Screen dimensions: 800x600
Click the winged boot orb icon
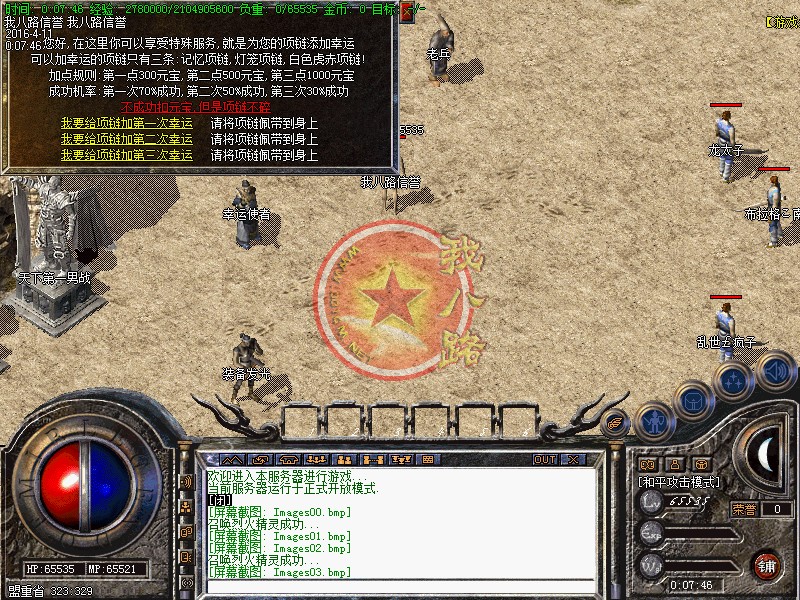(616, 423)
